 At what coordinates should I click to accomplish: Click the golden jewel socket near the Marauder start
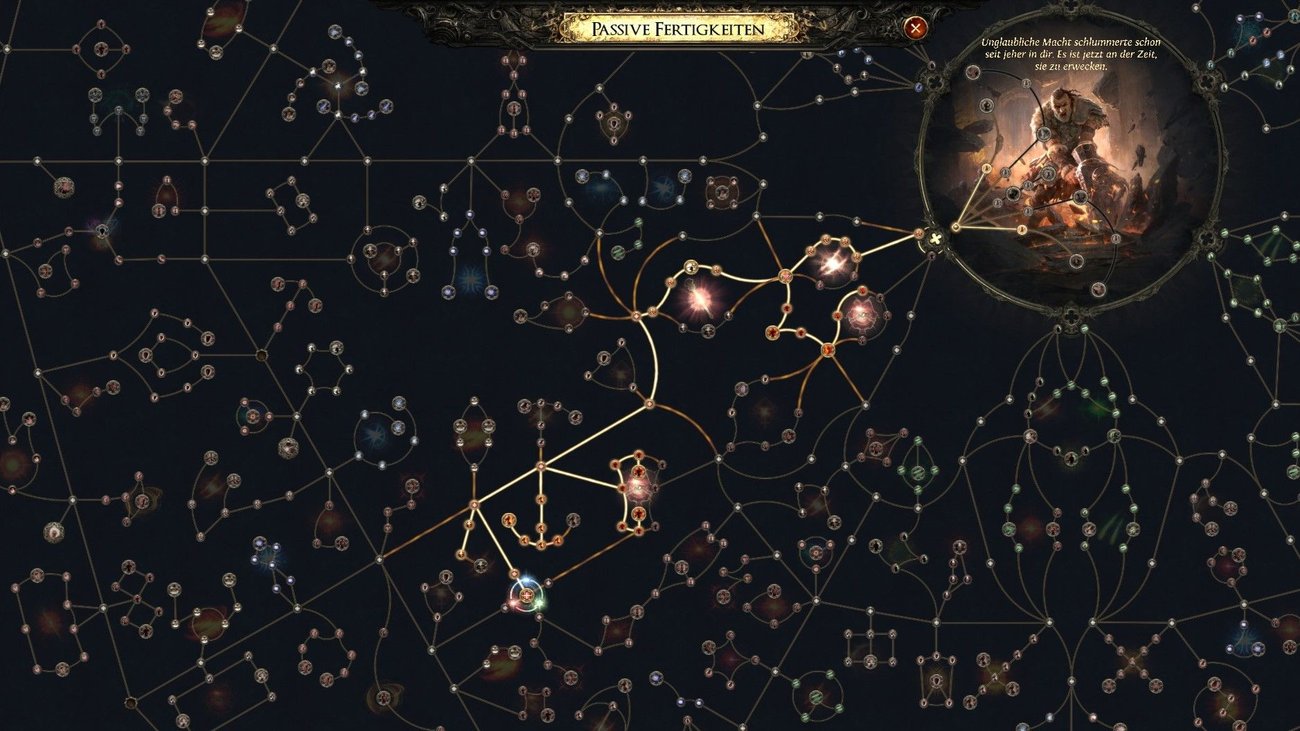pyautogui.click(x=934, y=239)
